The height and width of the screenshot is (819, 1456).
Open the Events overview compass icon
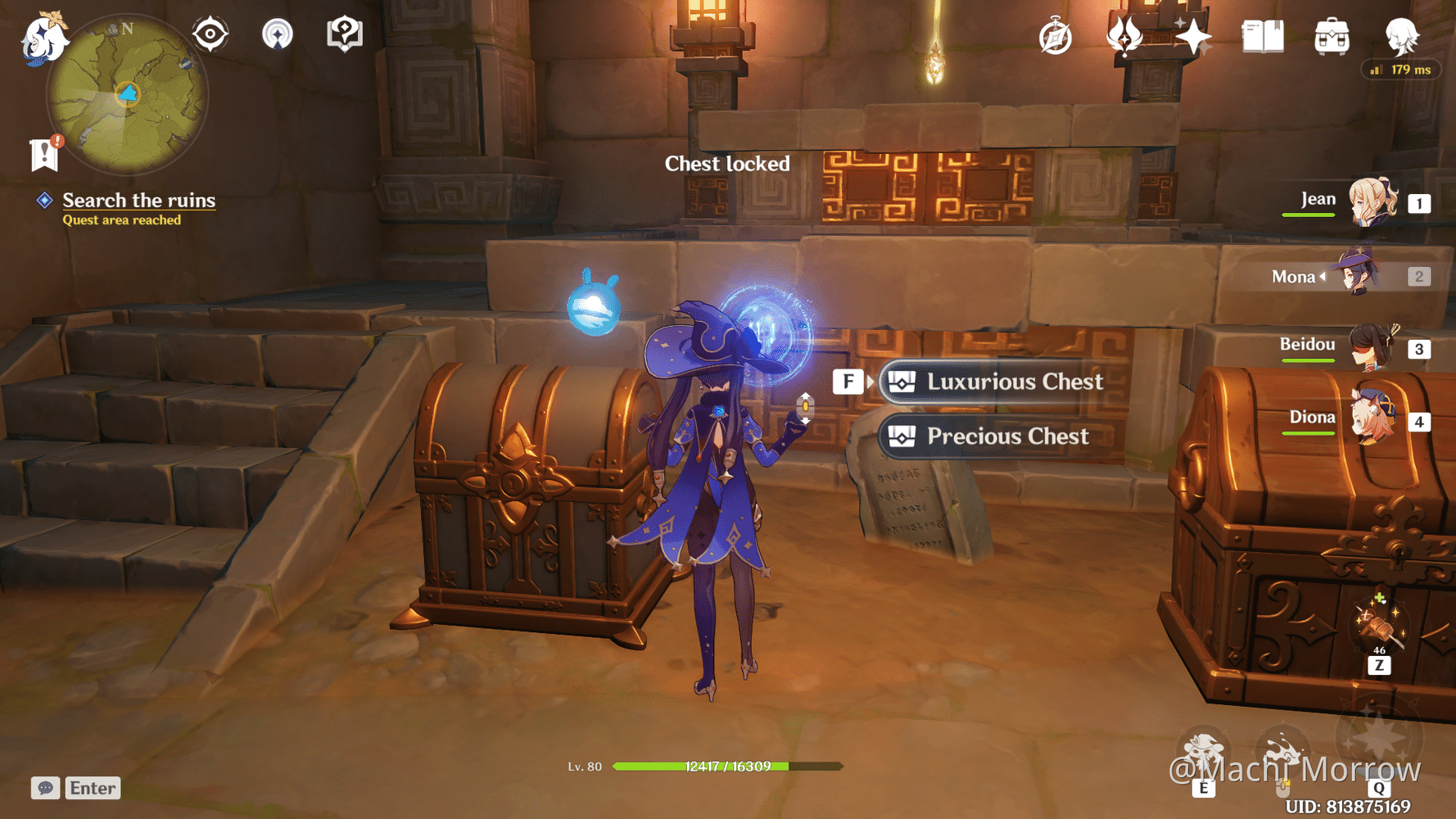click(x=1056, y=35)
